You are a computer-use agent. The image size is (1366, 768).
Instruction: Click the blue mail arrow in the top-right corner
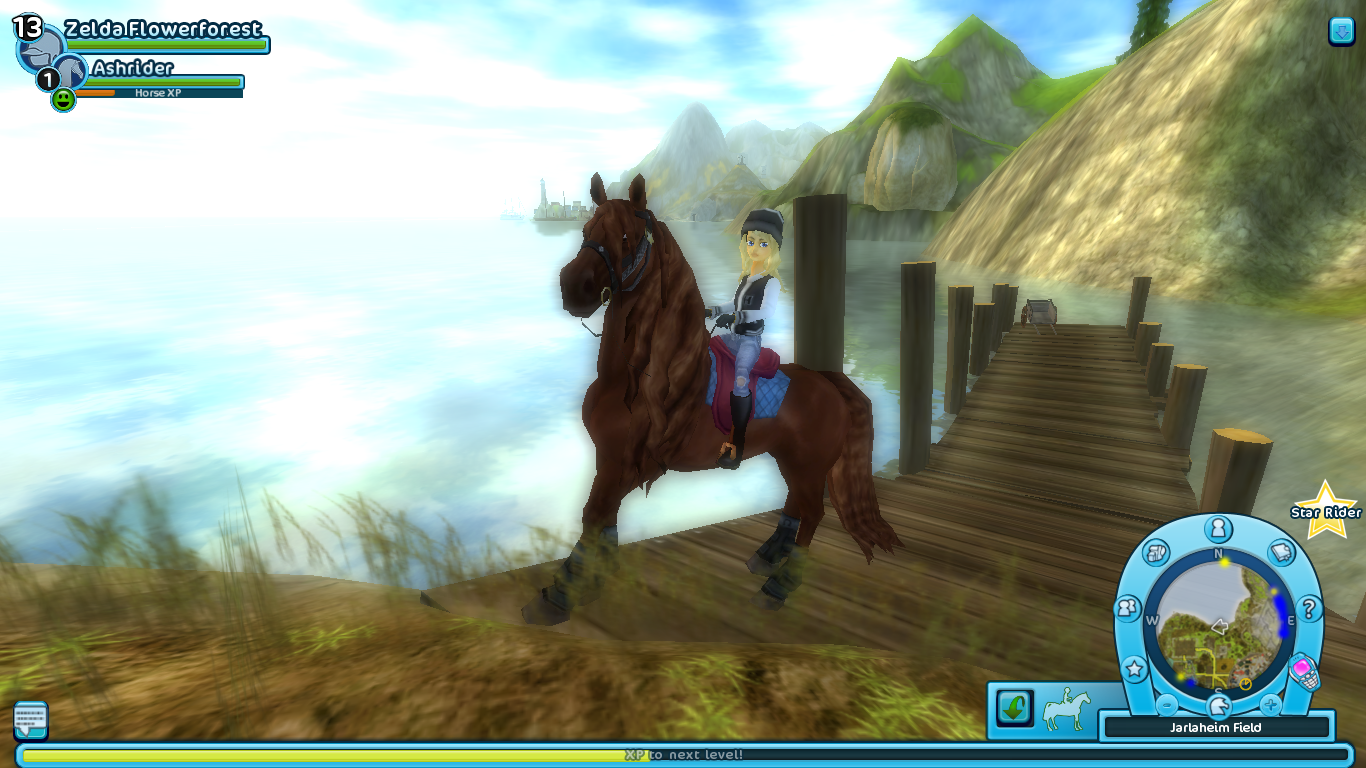pyautogui.click(x=1342, y=30)
